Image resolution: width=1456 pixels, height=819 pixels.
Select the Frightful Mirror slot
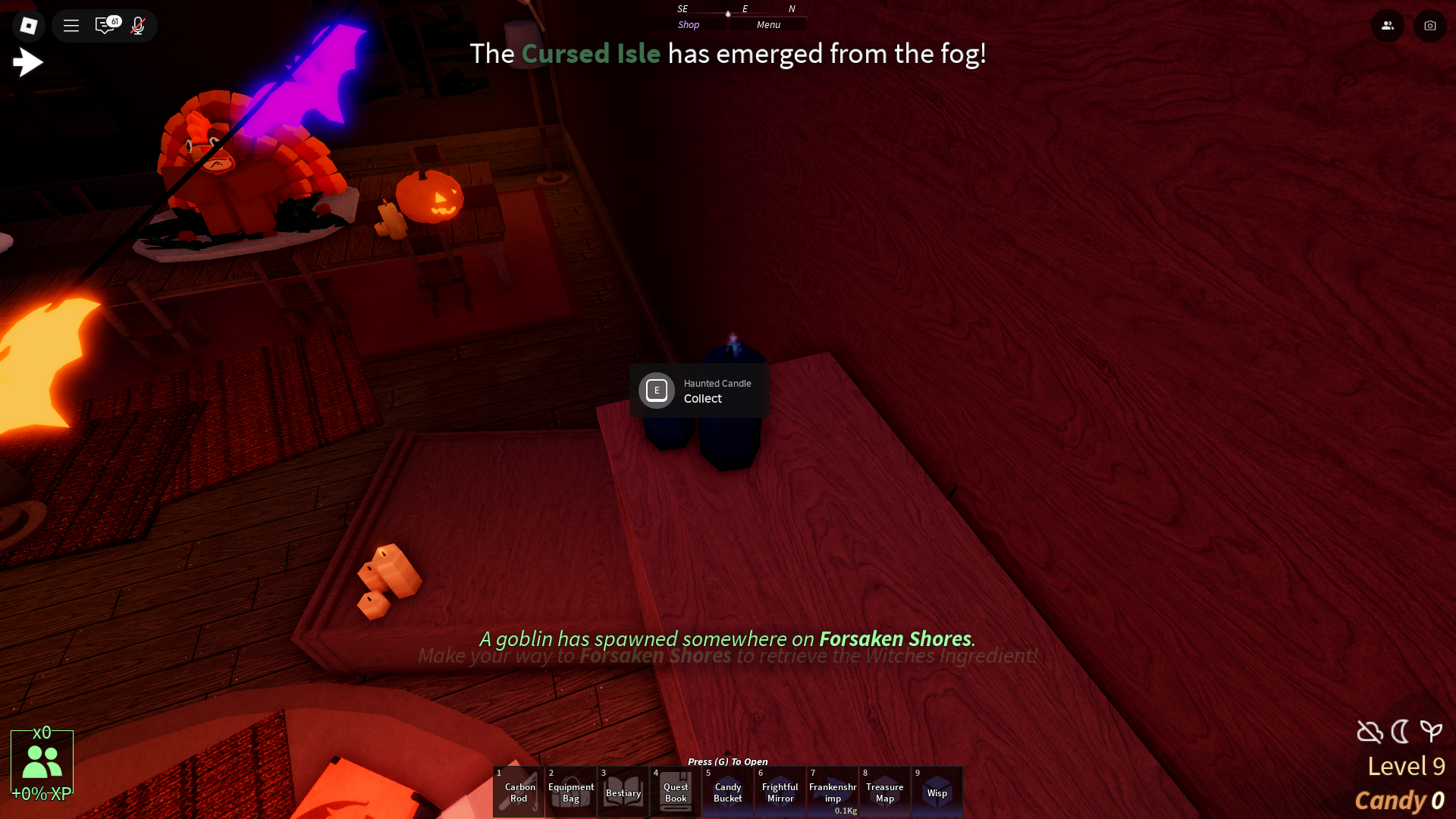click(x=780, y=792)
